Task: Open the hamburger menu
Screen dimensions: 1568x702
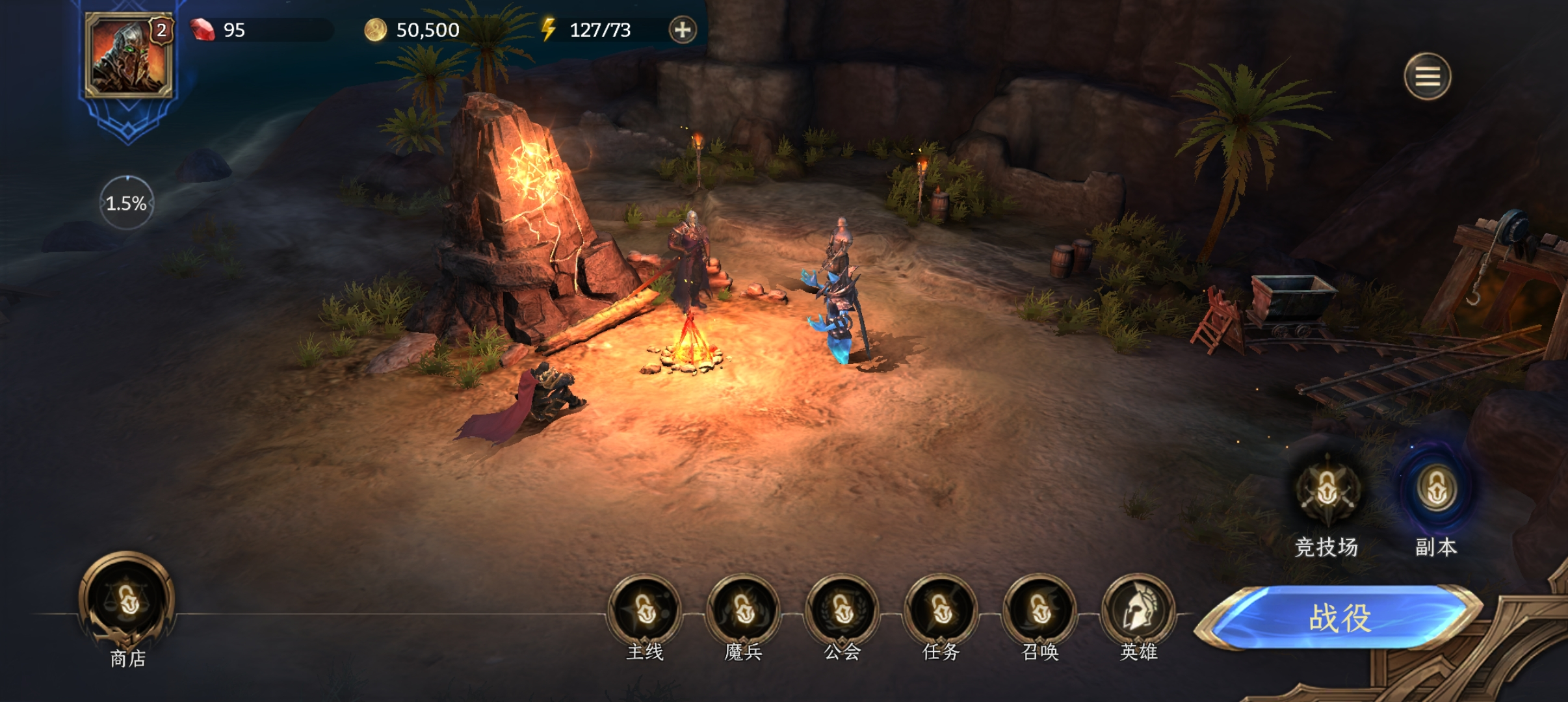Action: [x=1428, y=77]
